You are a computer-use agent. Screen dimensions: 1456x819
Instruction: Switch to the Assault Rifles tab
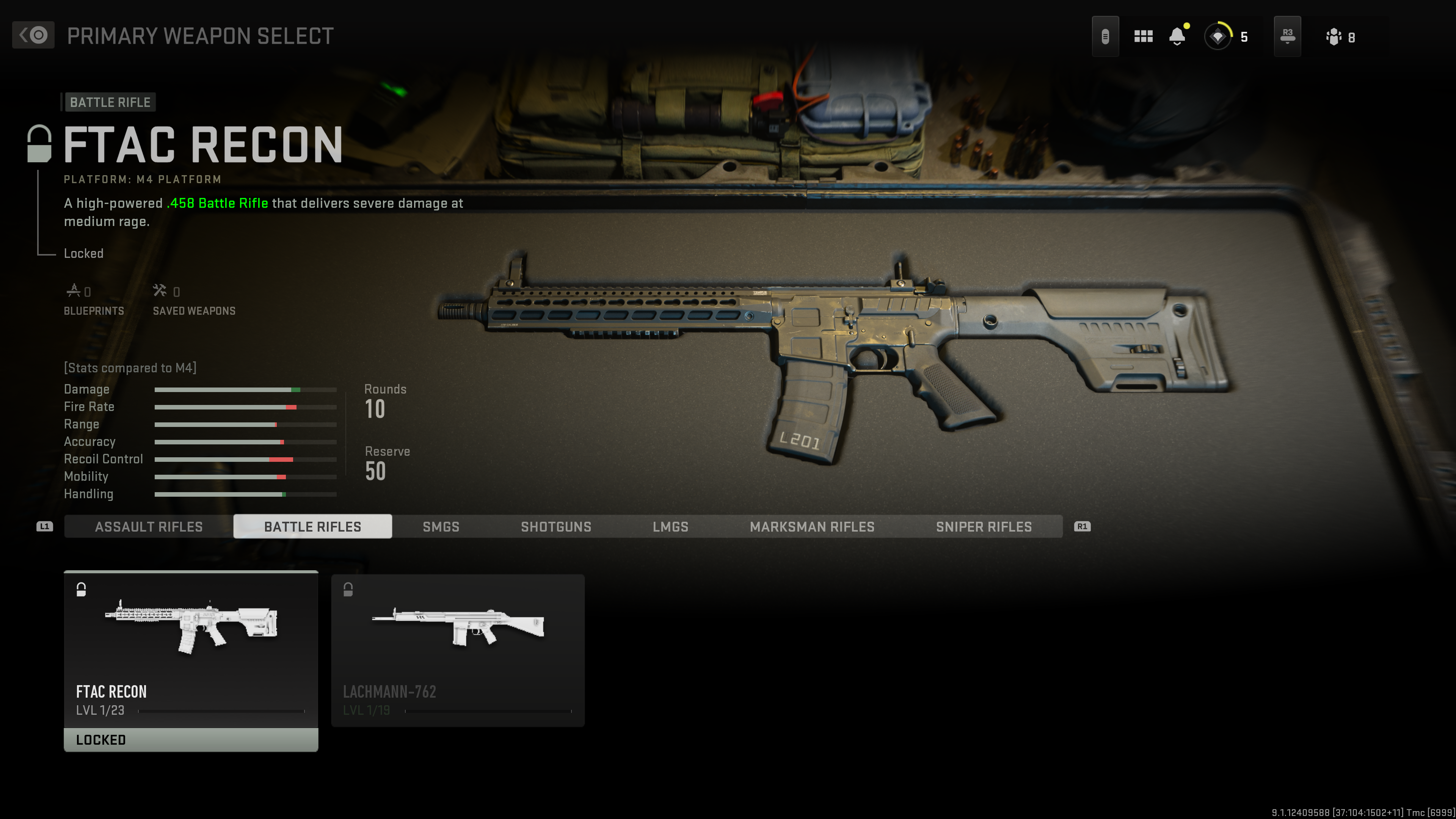click(149, 527)
